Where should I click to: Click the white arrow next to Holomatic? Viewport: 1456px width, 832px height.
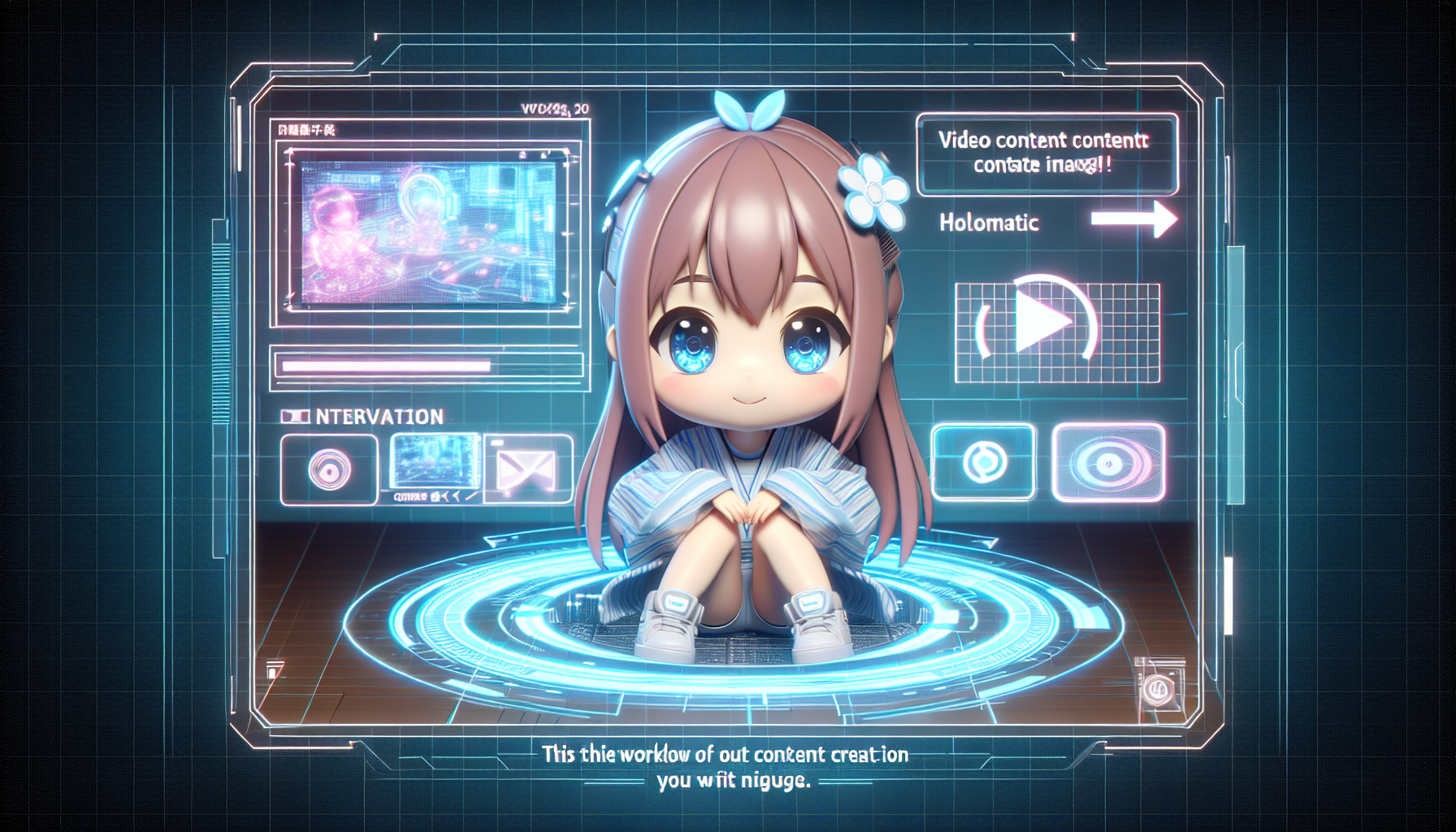[x=1133, y=219]
